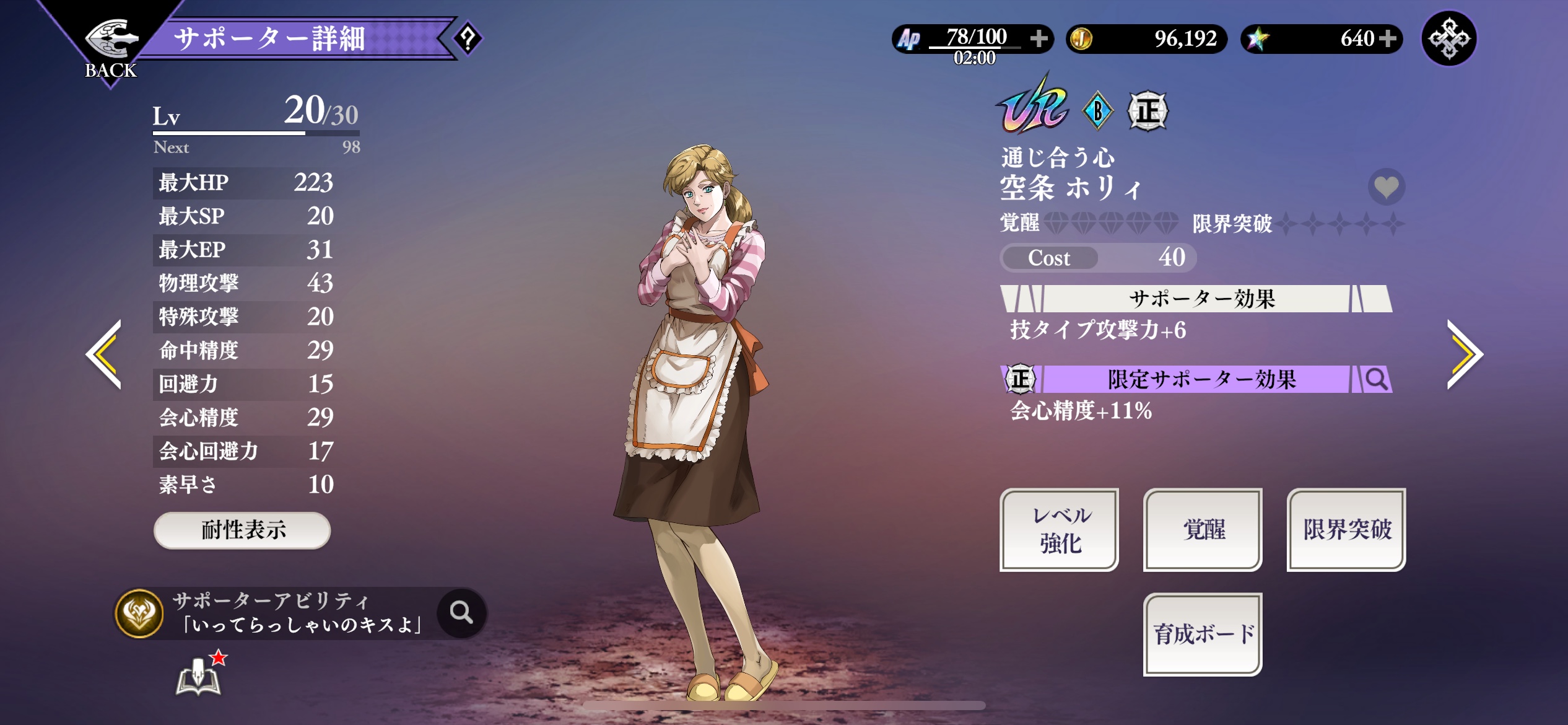The width and height of the screenshot is (1568, 725).
Task: Show the previous supporter with left arrow
Action: (104, 354)
